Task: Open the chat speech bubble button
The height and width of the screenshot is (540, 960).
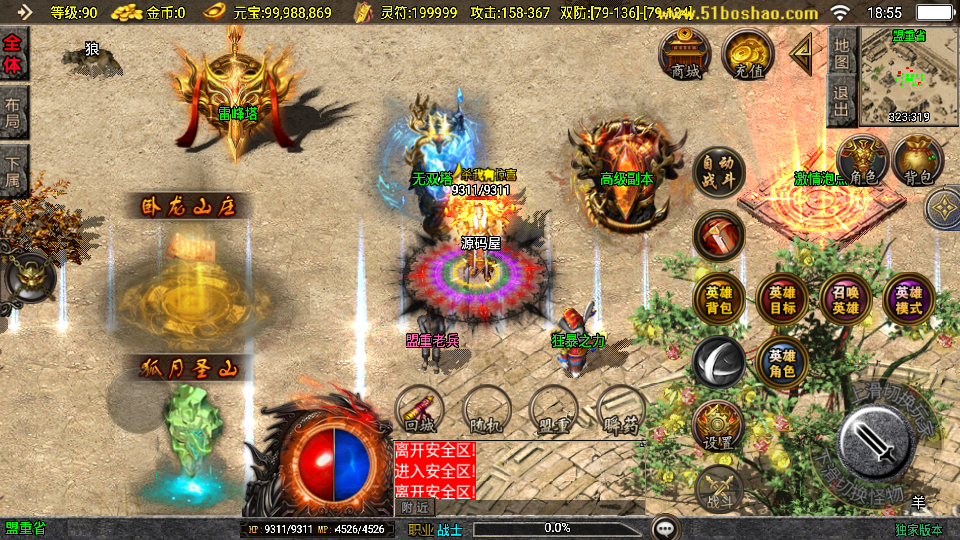Action: [664, 528]
